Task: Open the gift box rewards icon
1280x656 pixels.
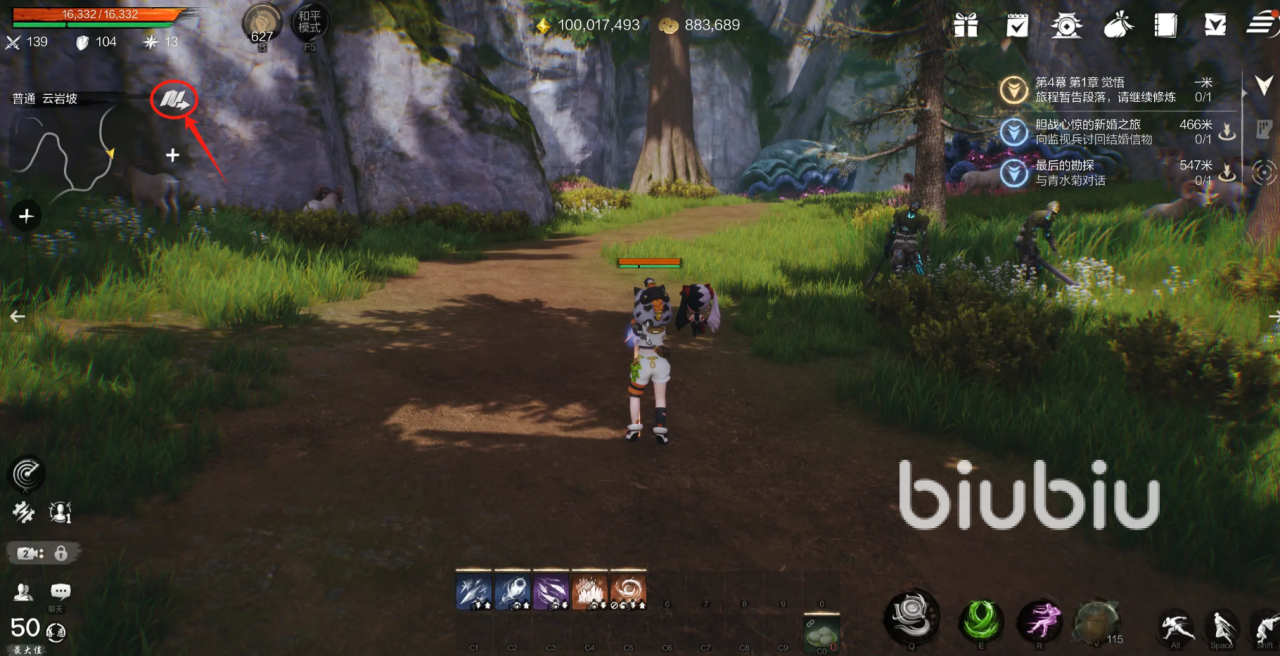Action: (965, 25)
